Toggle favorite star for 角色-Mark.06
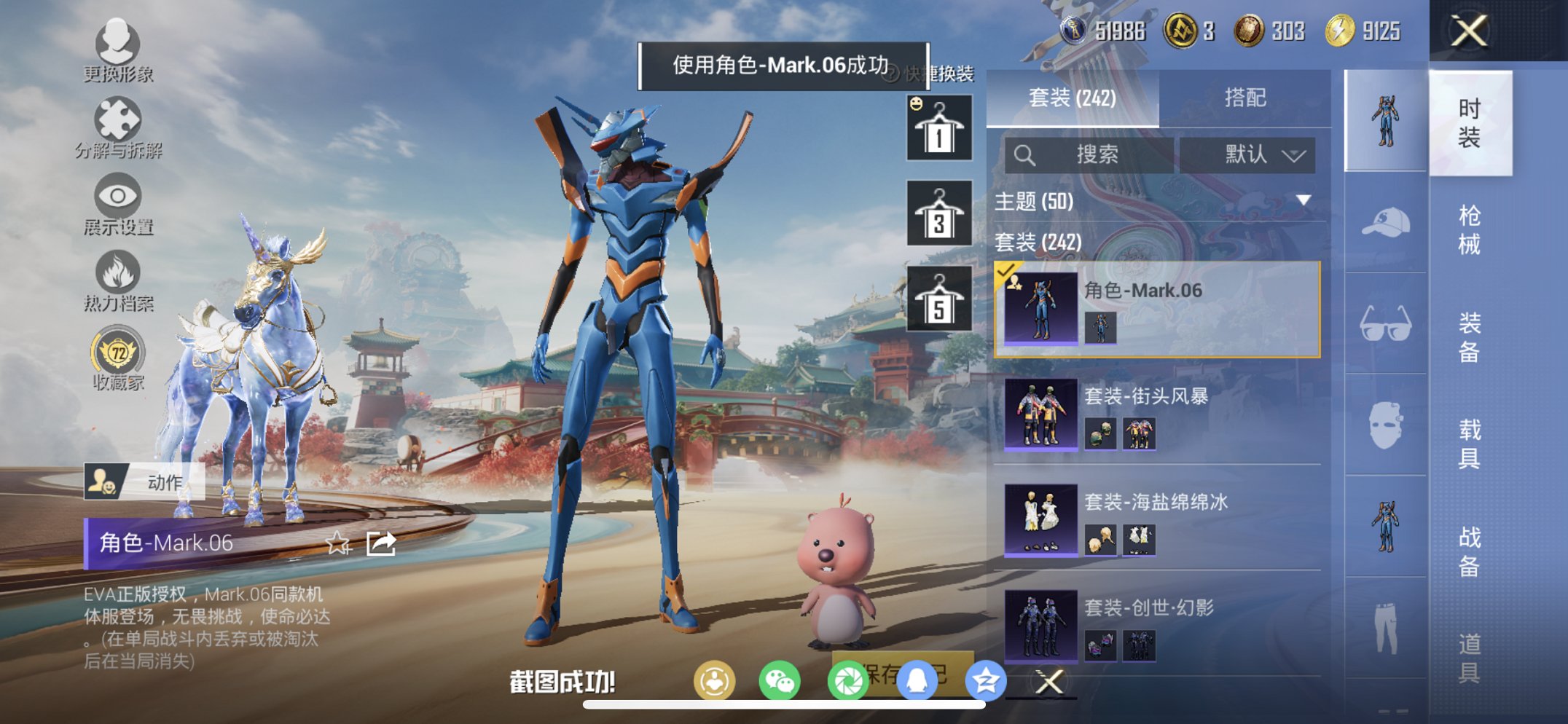Screen dimensions: 1568x724 click(338, 544)
